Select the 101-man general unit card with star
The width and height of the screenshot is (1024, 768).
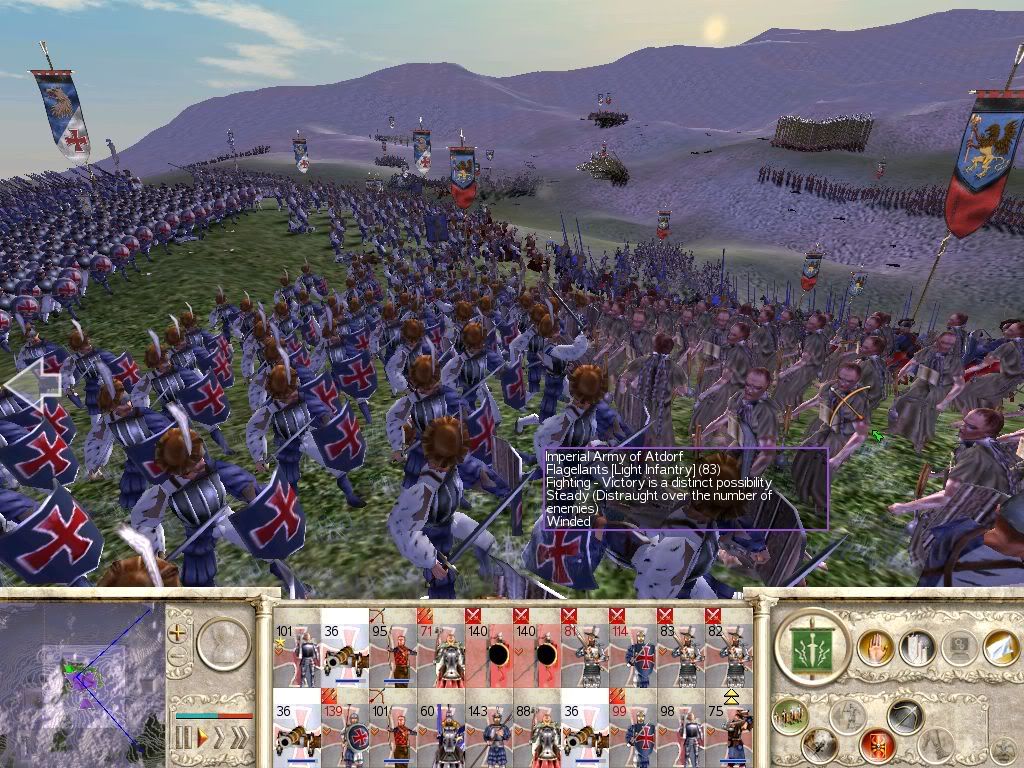tap(296, 648)
